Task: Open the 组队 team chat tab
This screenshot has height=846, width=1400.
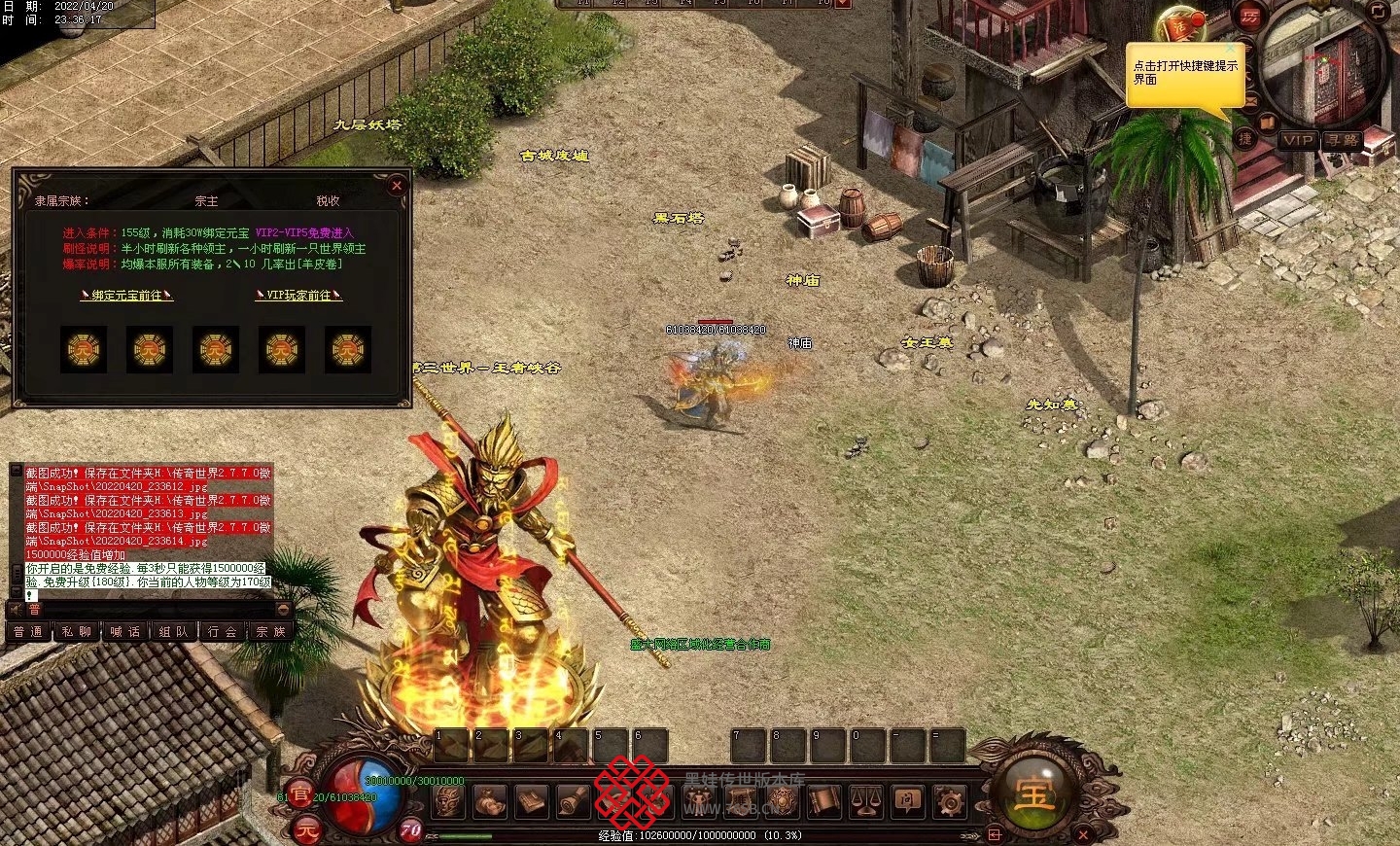Action: pyautogui.click(x=174, y=632)
